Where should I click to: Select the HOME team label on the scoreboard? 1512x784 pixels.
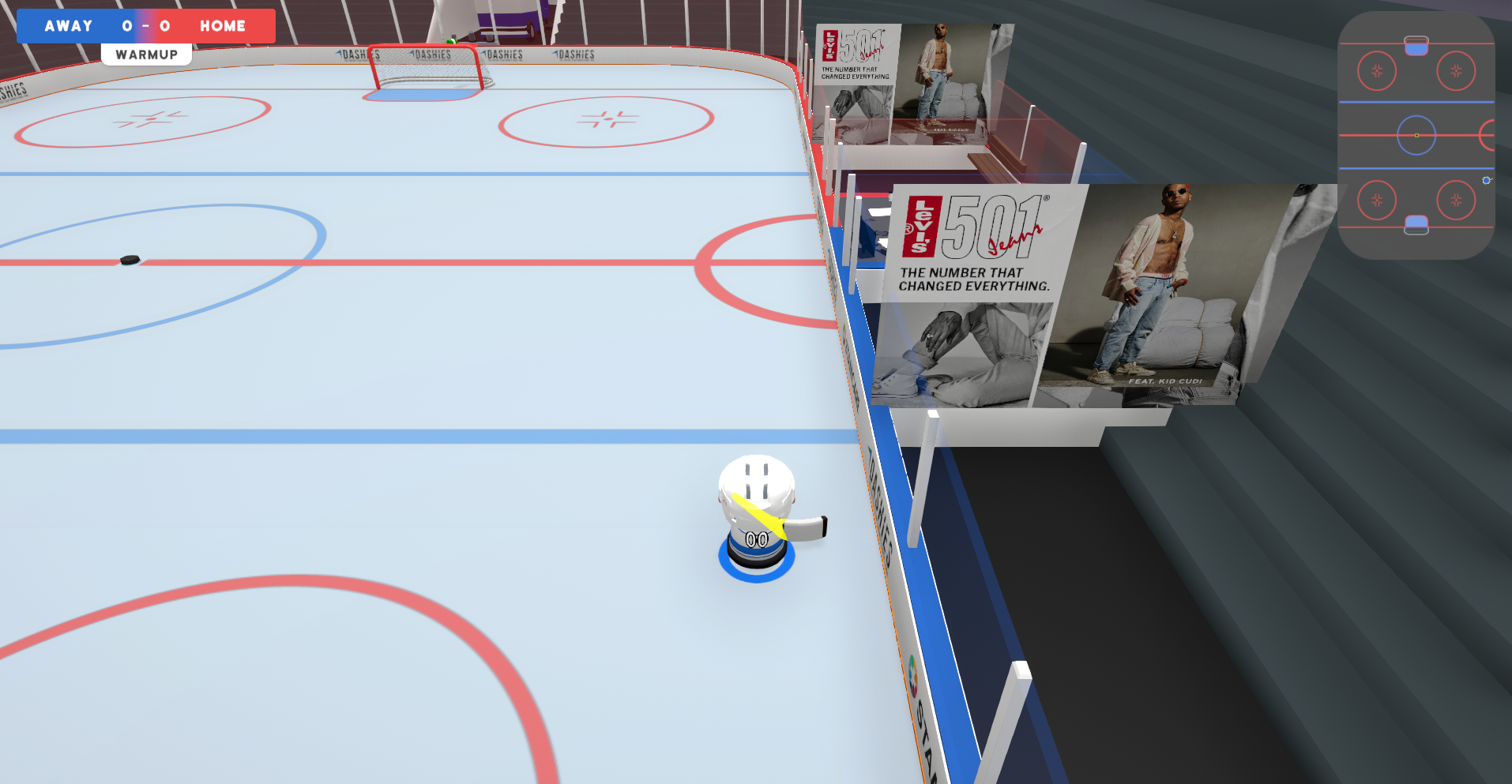[224, 25]
